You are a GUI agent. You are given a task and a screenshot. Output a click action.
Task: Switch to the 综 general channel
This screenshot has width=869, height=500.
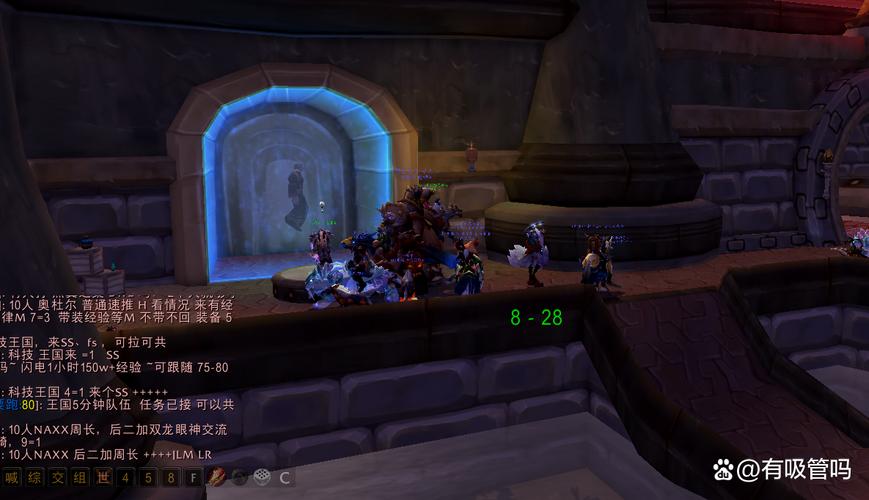click(34, 478)
